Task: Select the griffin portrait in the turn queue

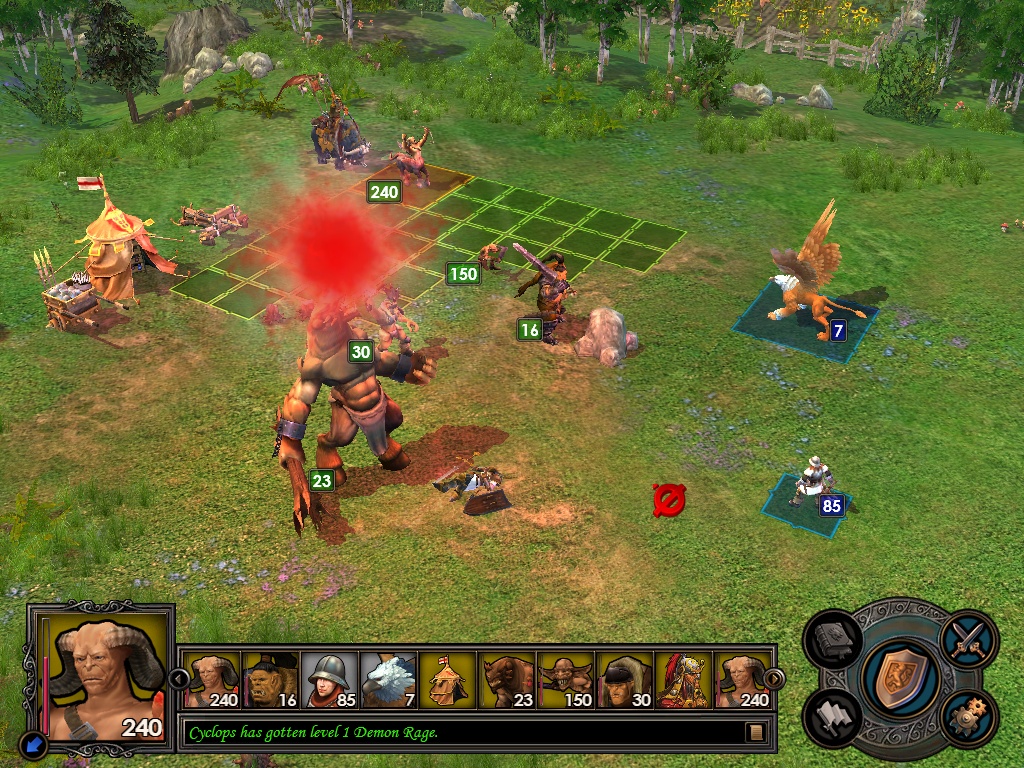Action: (x=388, y=680)
